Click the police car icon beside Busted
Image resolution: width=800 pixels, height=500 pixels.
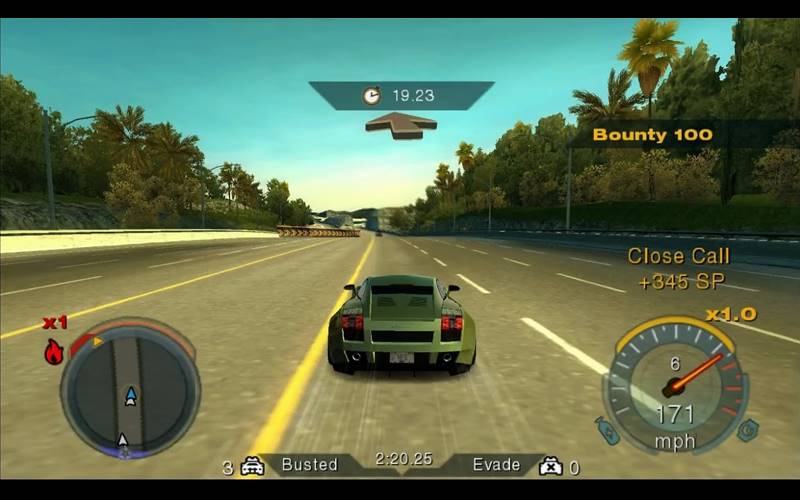pos(252,466)
